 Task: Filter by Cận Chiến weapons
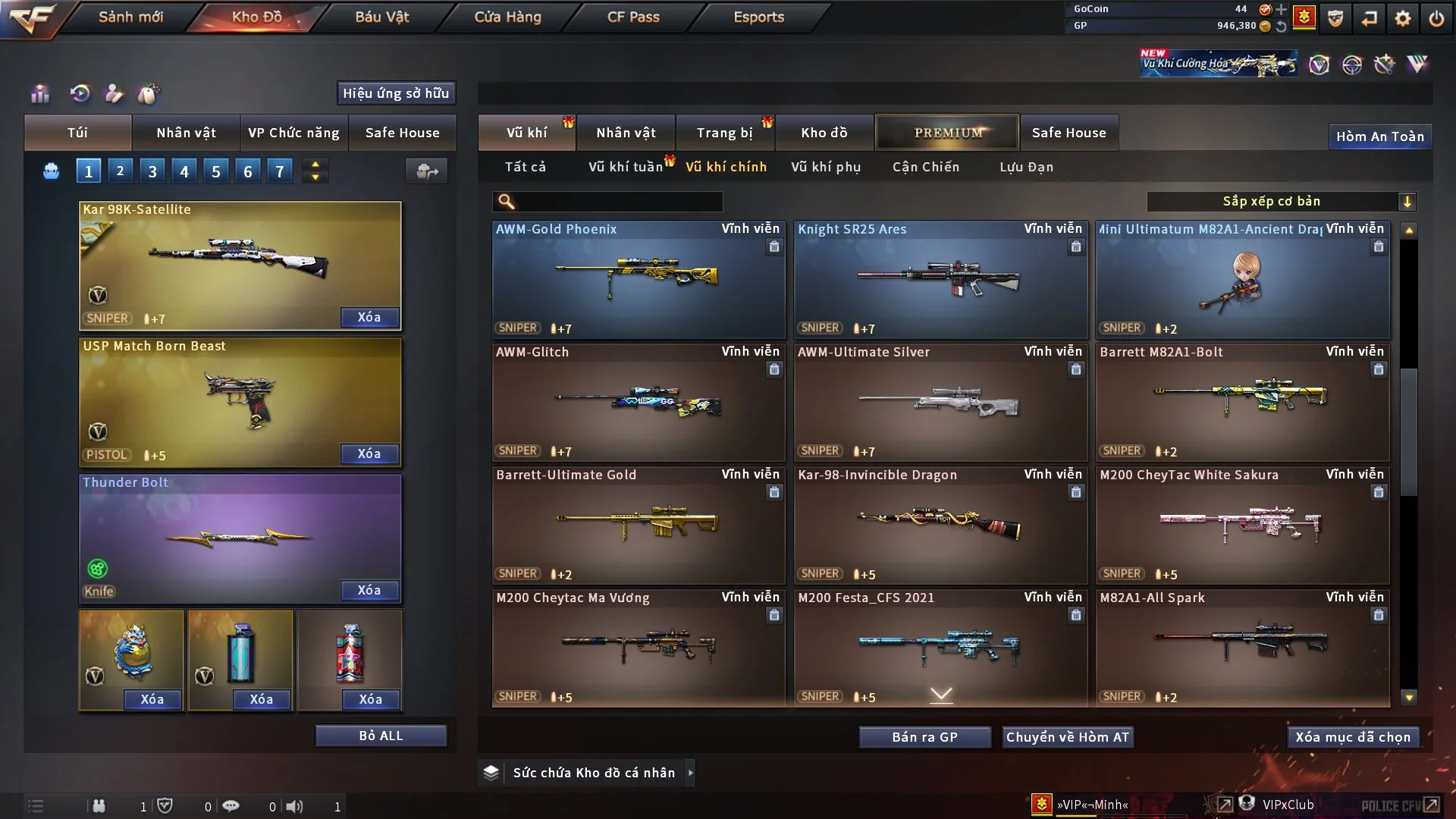point(925,167)
